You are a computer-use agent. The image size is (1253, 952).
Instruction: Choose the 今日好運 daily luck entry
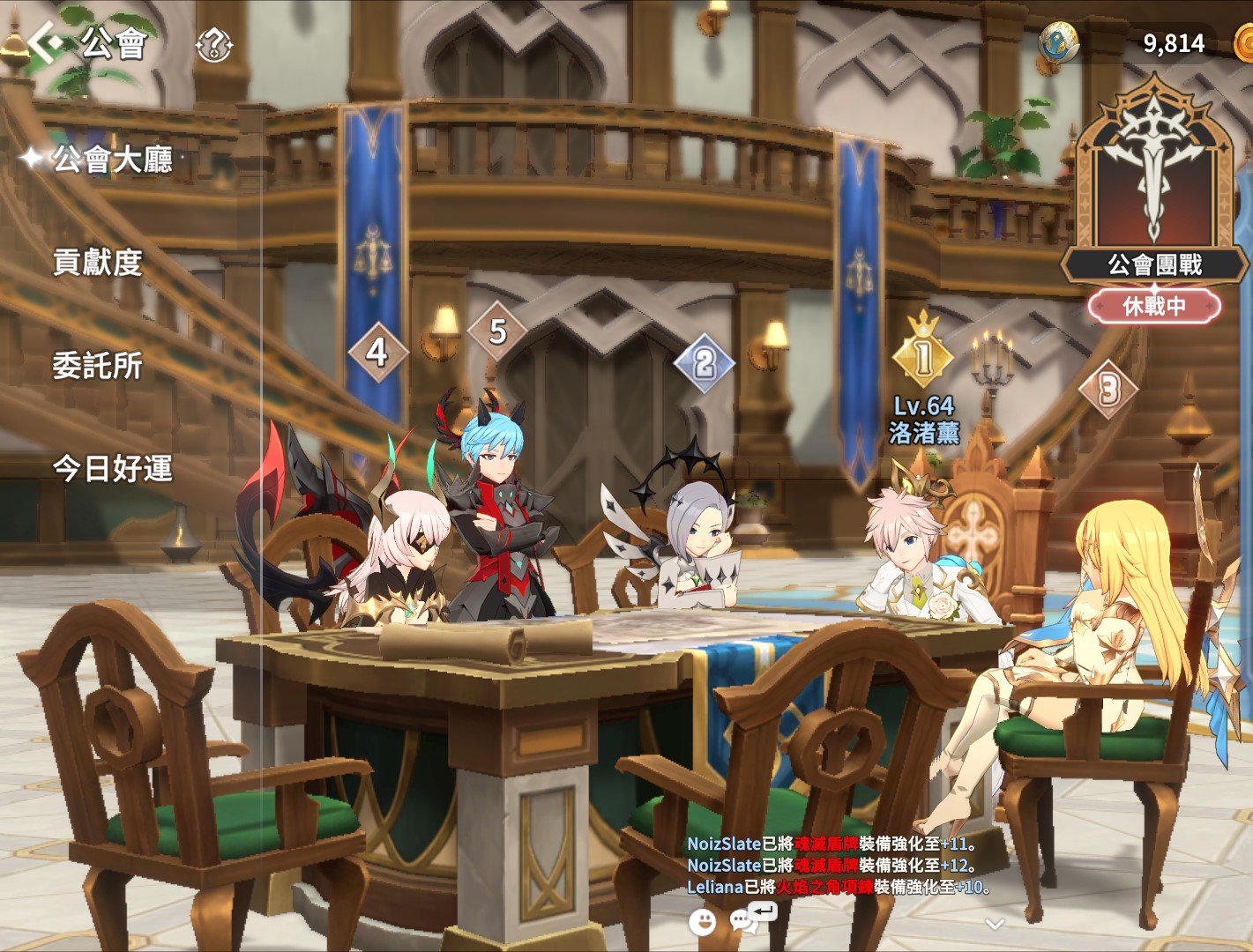coord(112,468)
